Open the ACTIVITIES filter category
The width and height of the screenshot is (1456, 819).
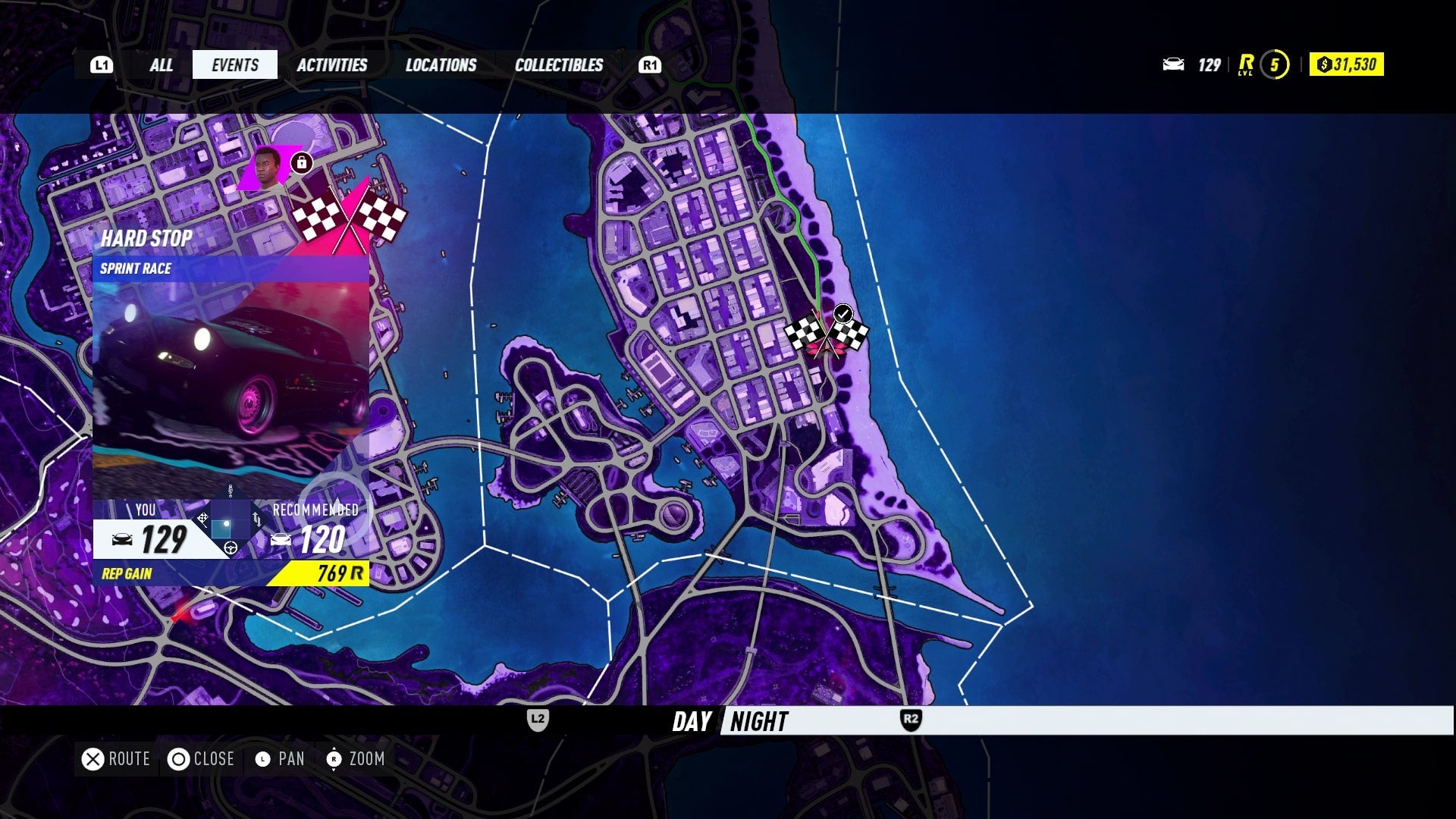click(333, 64)
